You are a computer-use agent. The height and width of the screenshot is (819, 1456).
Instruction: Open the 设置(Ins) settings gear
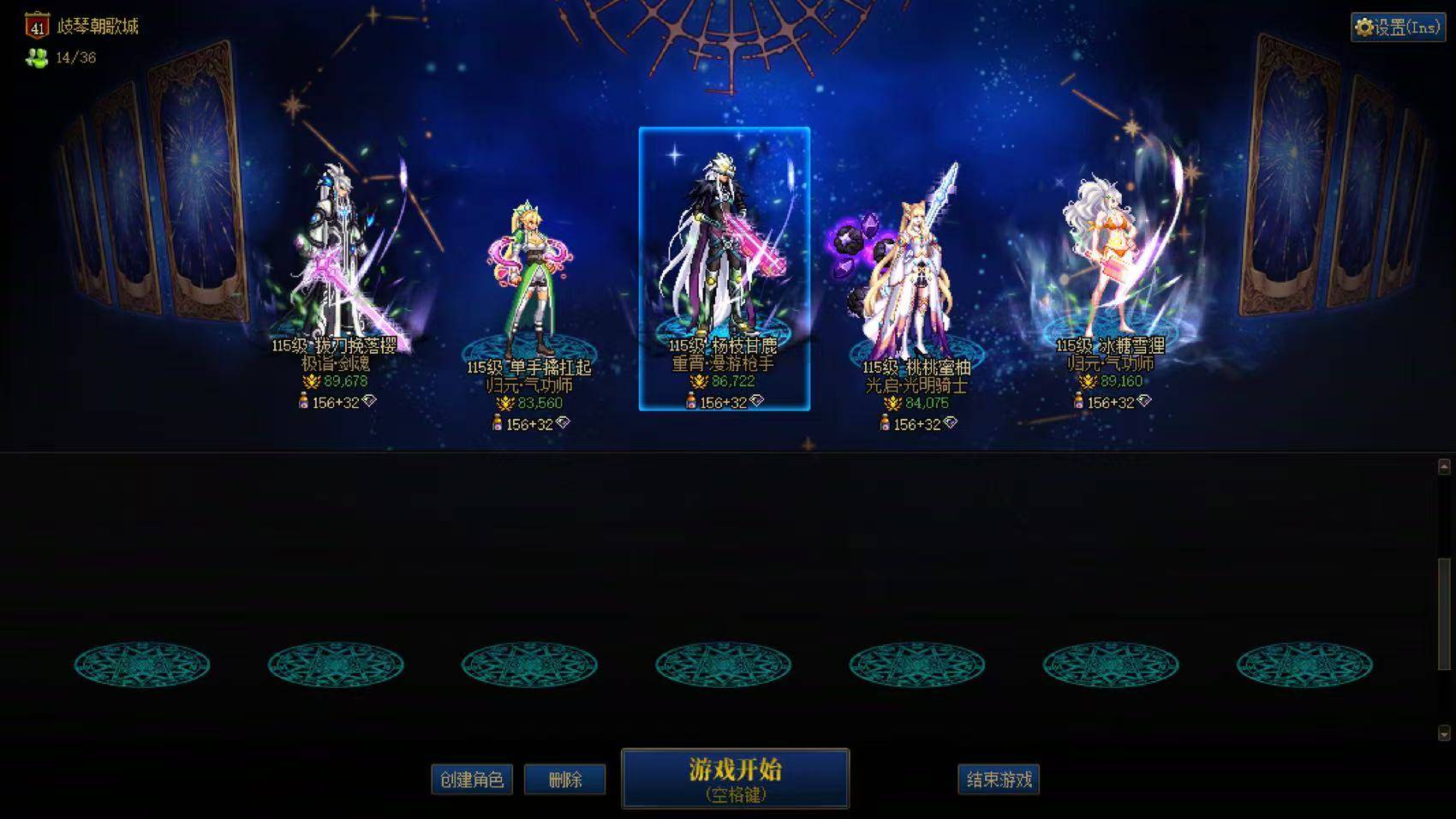click(1397, 27)
